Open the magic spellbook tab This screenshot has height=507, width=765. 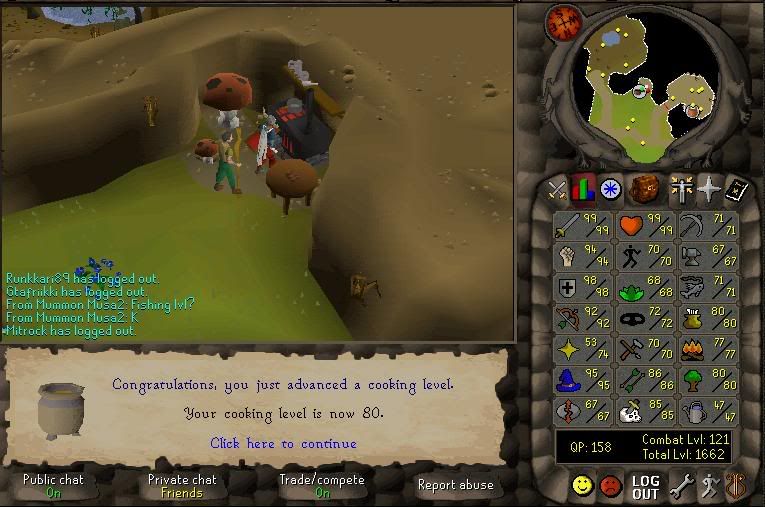coord(737,188)
